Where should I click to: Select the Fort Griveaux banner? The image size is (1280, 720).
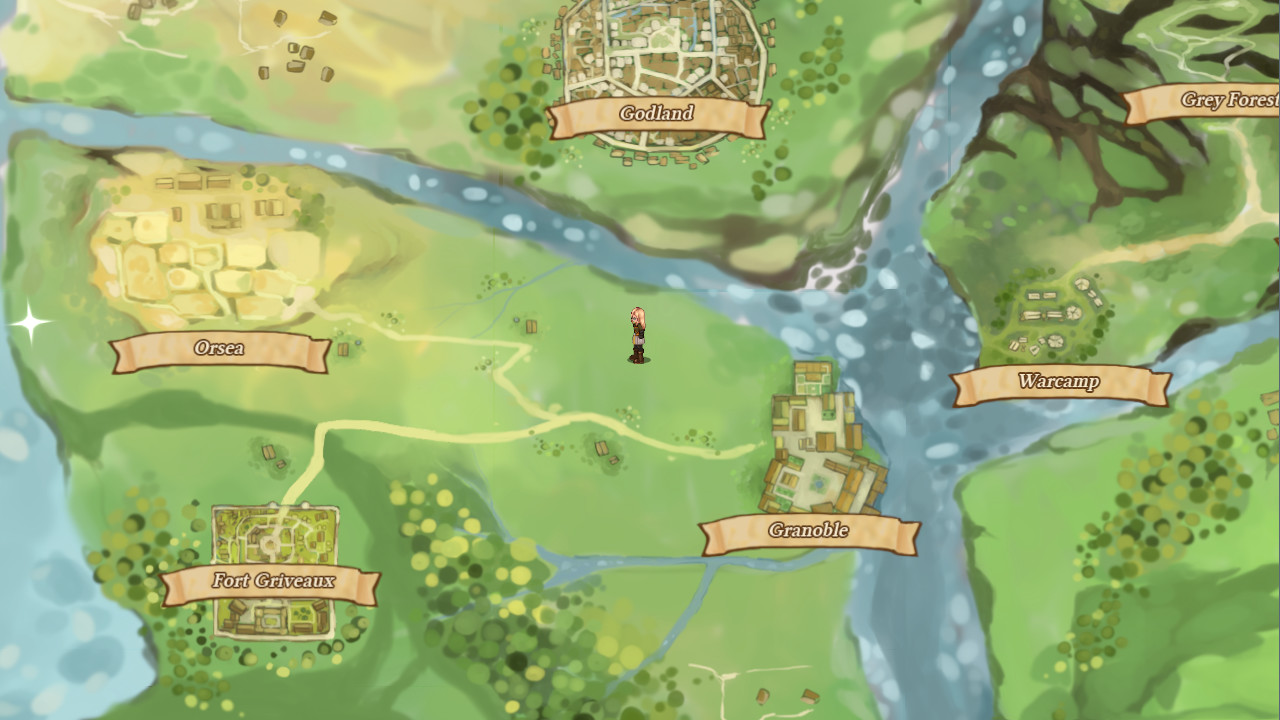click(275, 579)
